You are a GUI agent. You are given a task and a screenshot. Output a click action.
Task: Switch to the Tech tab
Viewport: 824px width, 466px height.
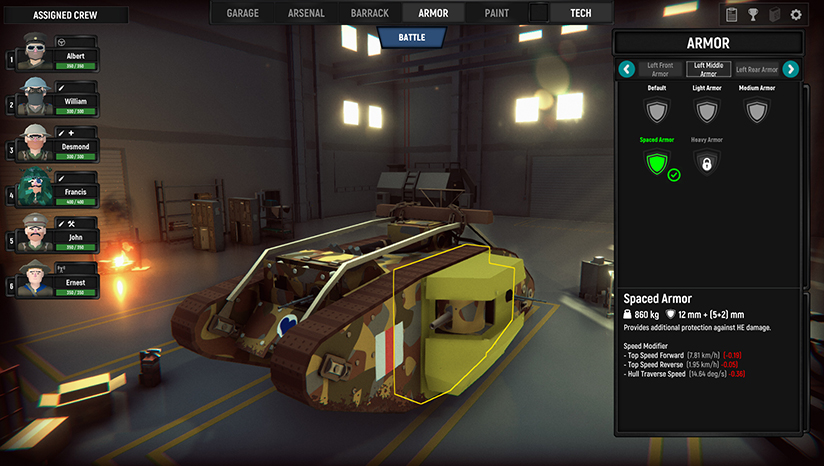(580, 13)
